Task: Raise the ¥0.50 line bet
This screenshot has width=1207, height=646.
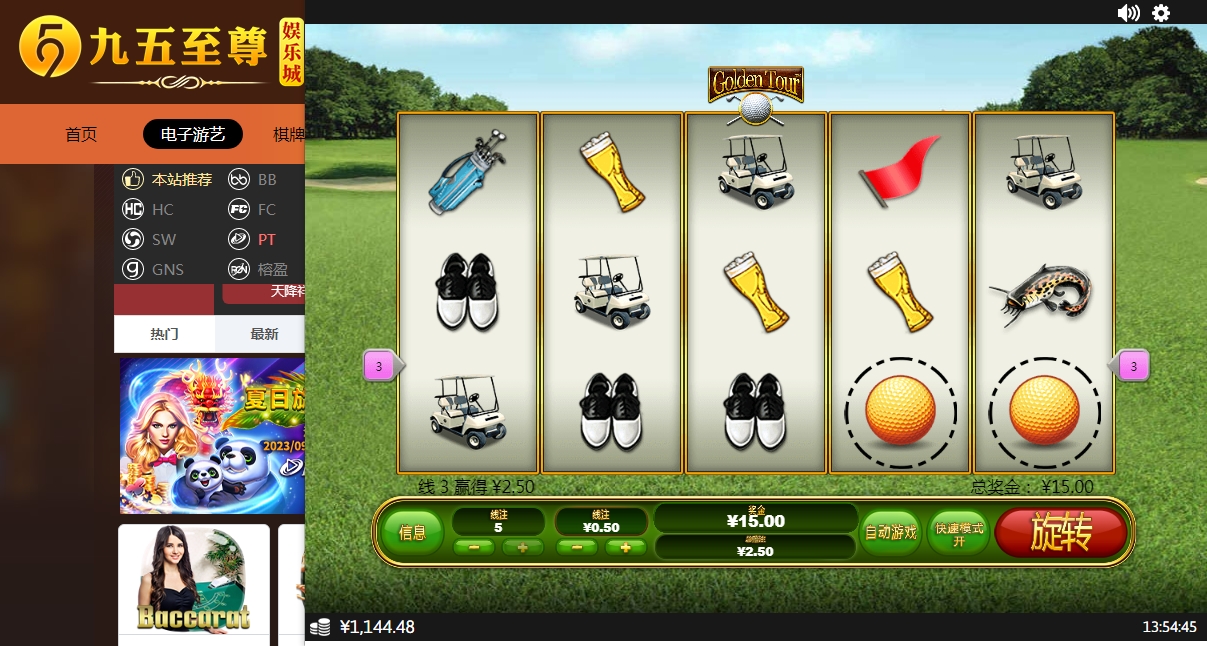Action: [x=625, y=547]
